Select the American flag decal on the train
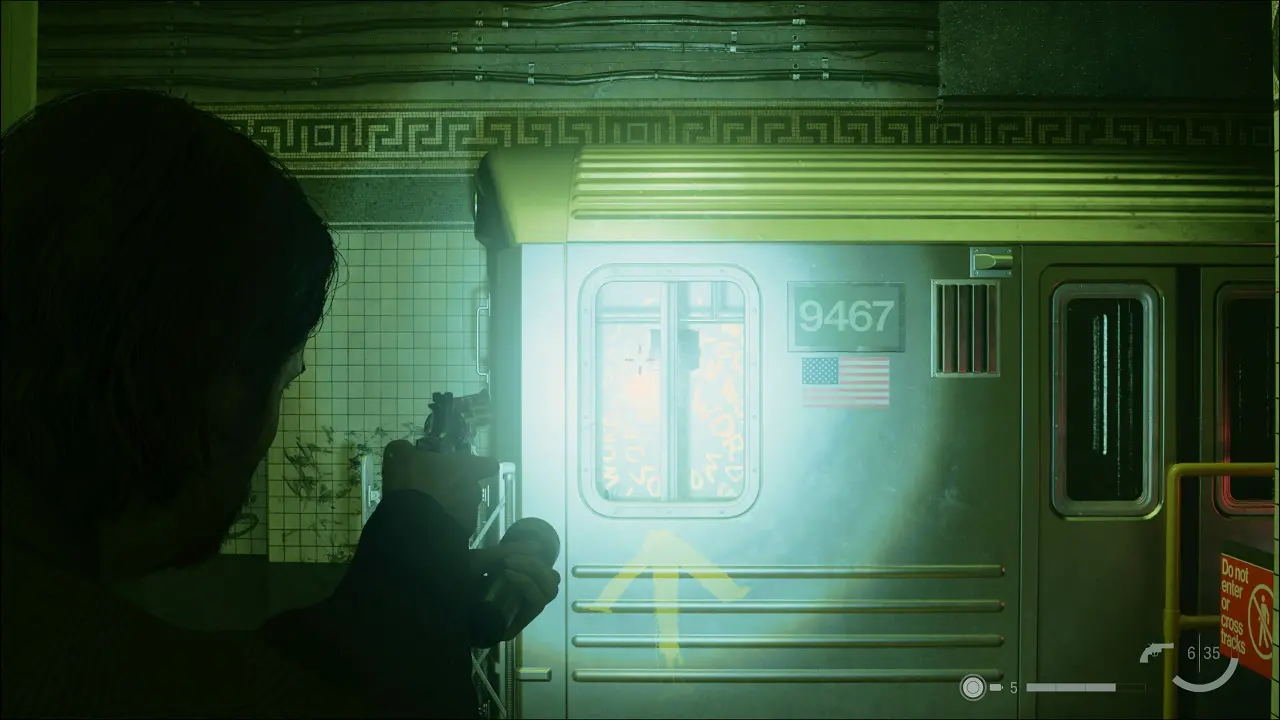This screenshot has width=1280, height=720. point(843,384)
